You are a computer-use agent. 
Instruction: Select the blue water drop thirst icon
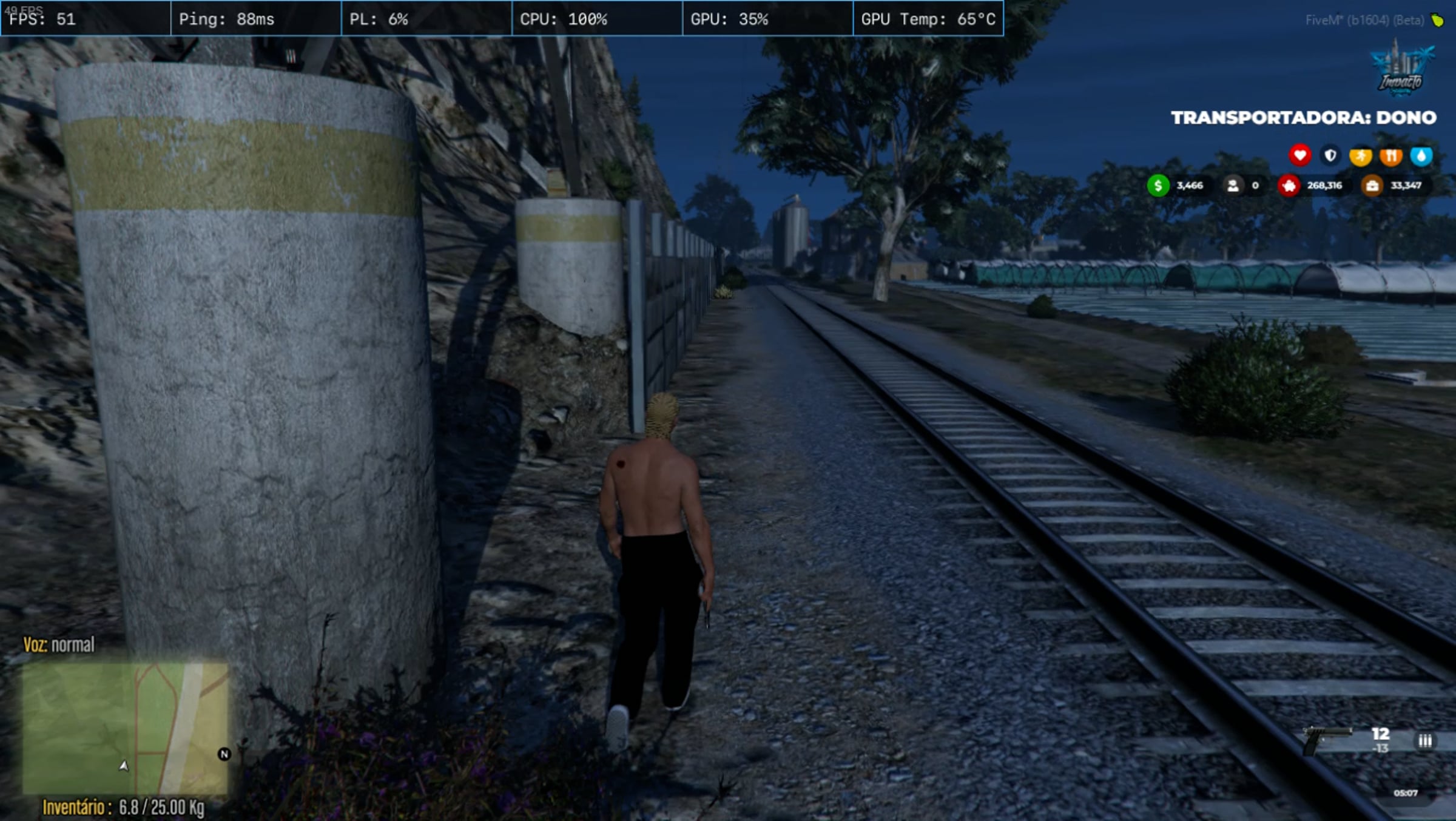click(1421, 156)
